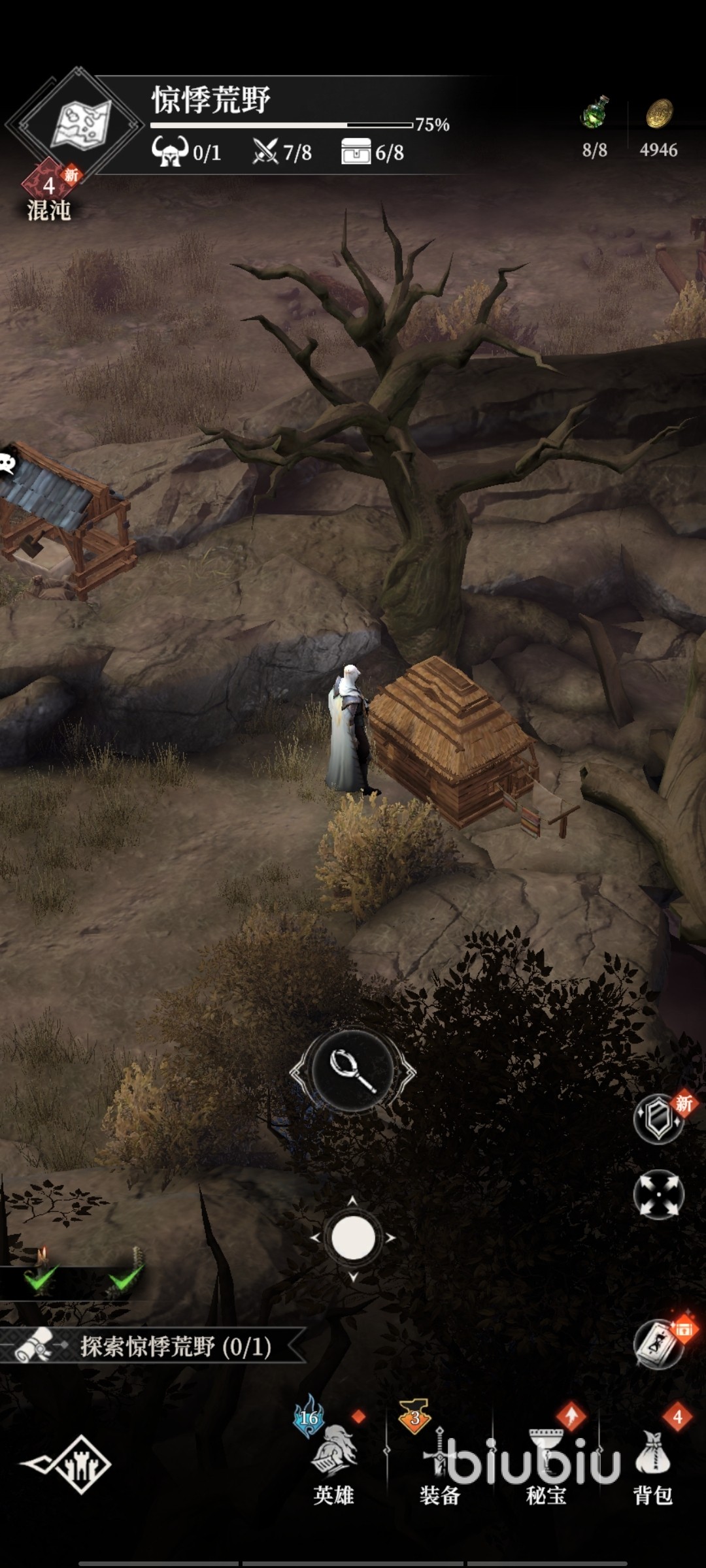Tap the 混沌 chaos level badge

pyautogui.click(x=48, y=195)
